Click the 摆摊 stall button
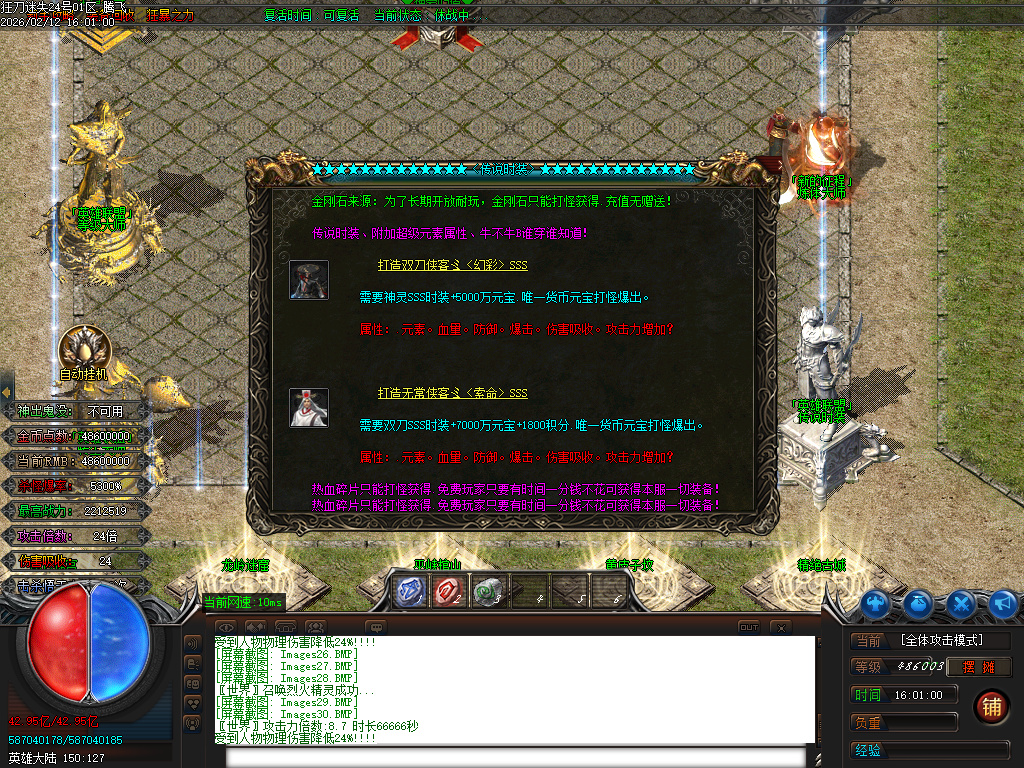 [x=981, y=667]
